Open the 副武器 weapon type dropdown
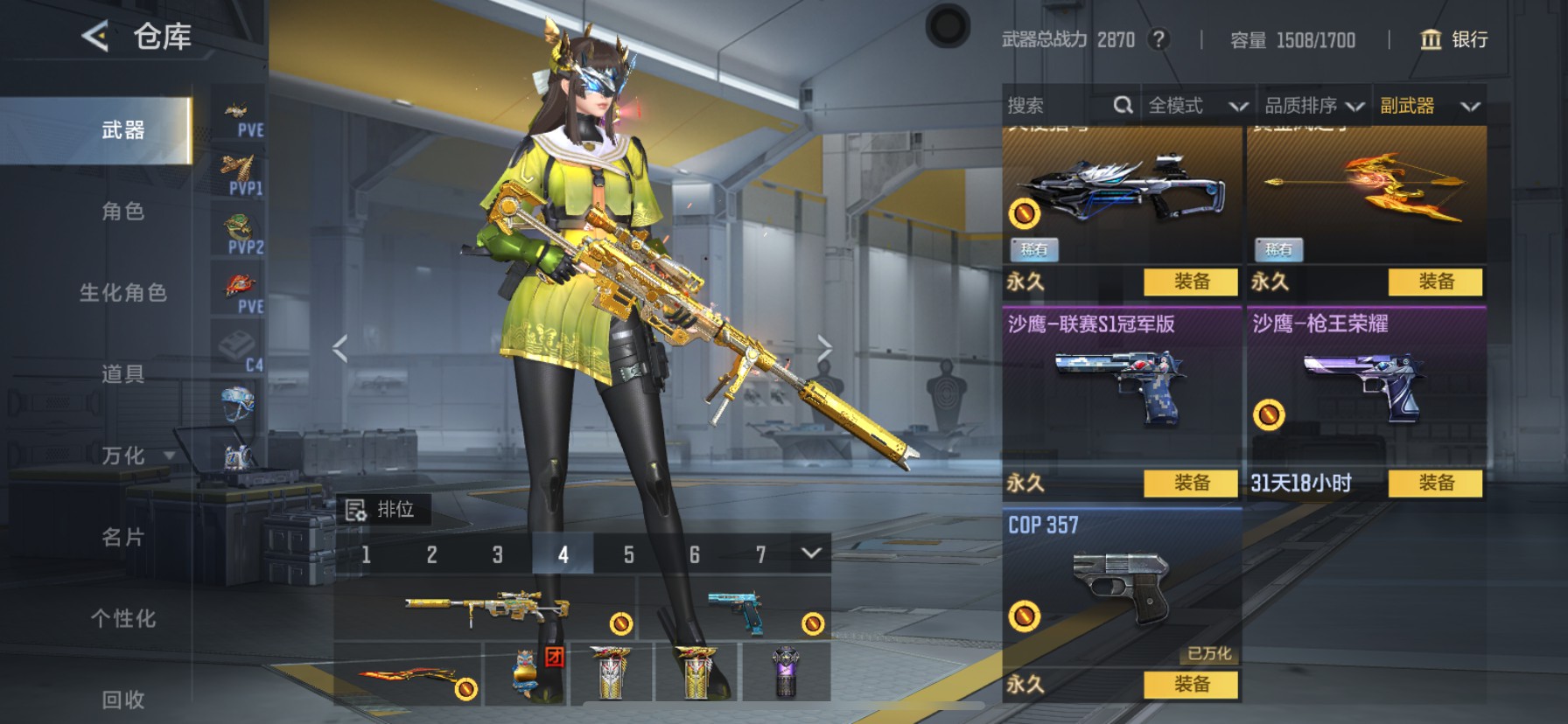This screenshot has height=724, width=1568. tap(1430, 106)
